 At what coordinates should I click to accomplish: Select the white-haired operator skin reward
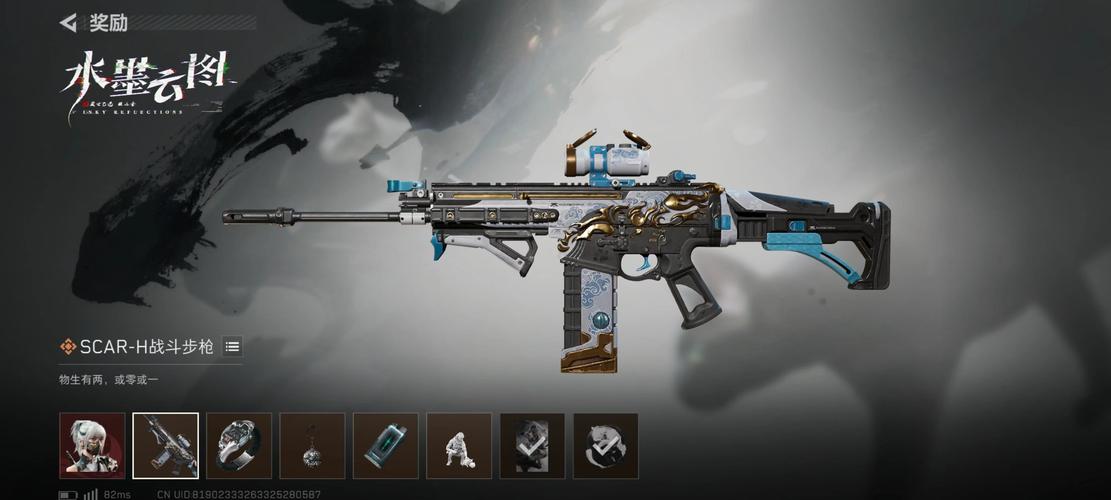pos(92,446)
